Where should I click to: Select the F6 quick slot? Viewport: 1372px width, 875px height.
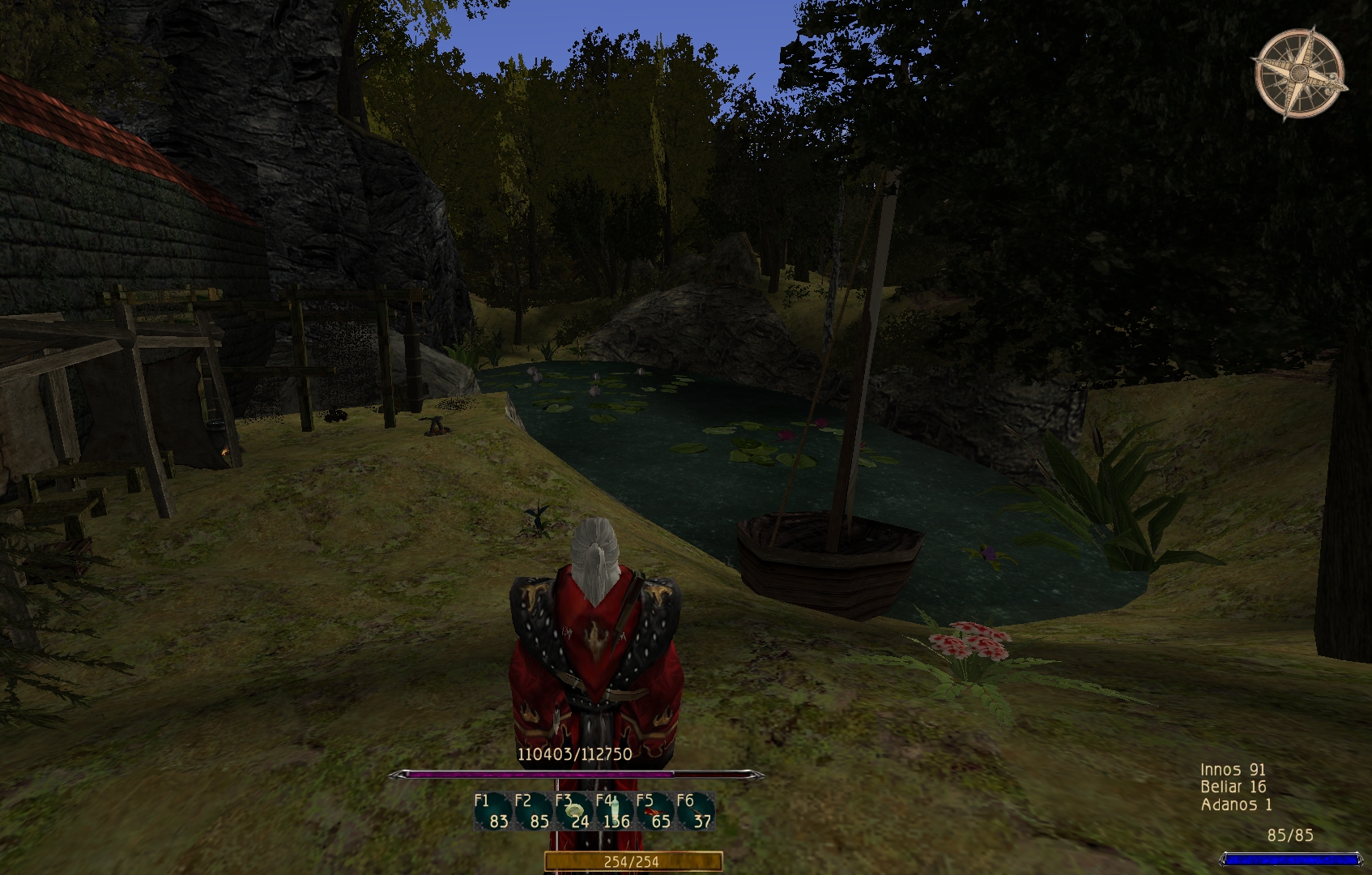point(695,812)
